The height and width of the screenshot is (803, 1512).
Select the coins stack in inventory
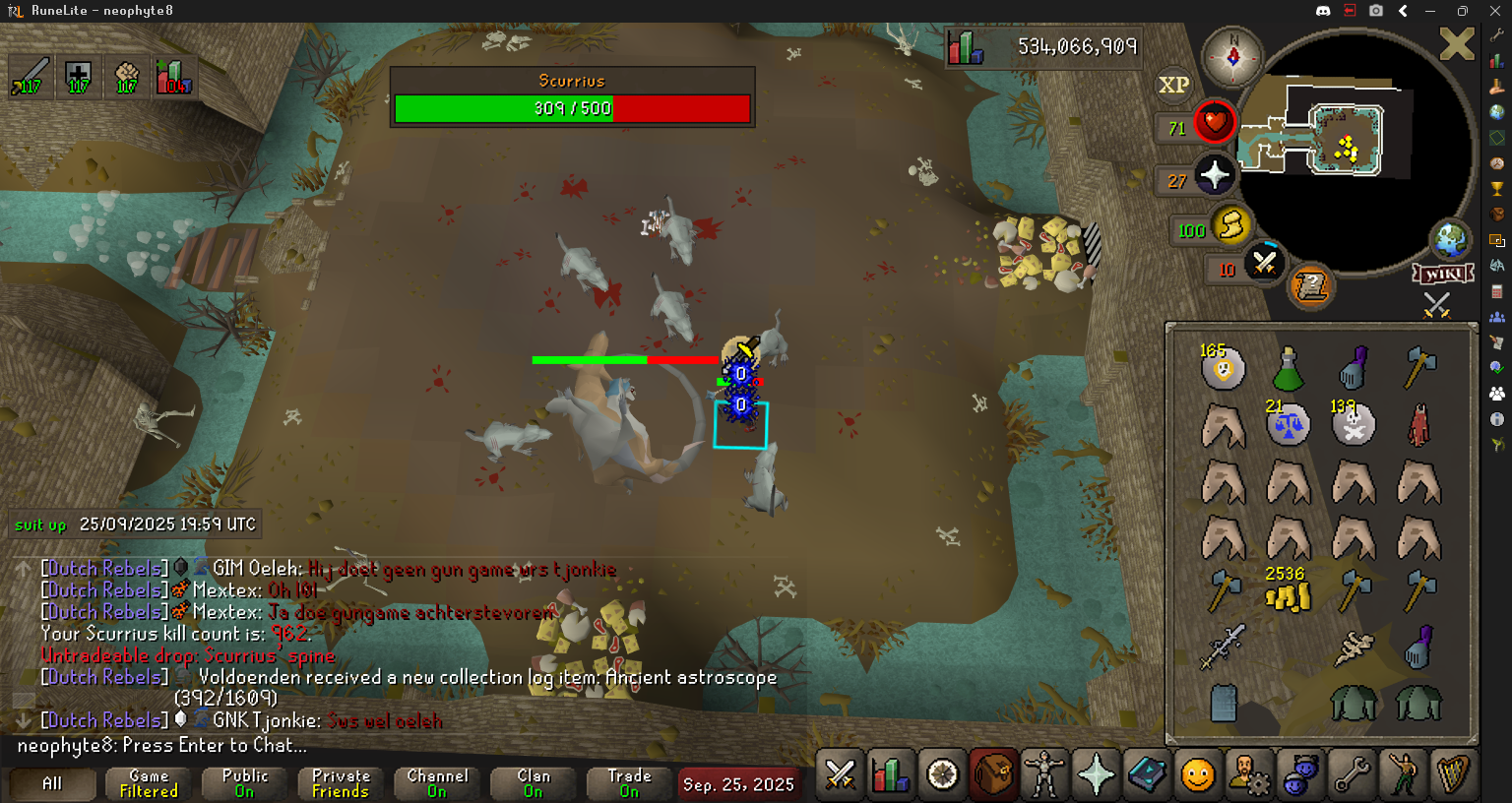1288,592
